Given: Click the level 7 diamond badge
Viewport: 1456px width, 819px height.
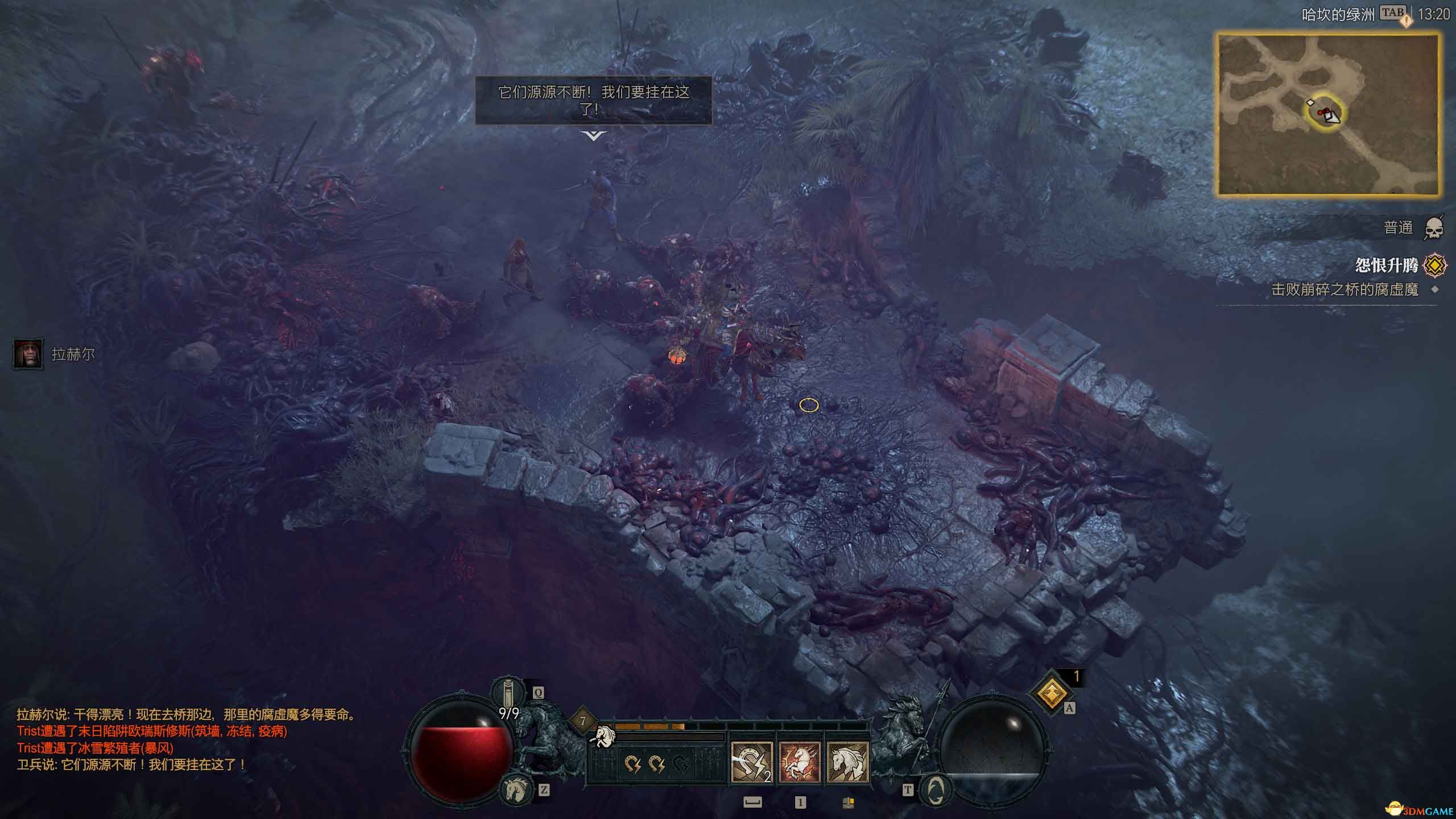Looking at the screenshot, I should pyautogui.click(x=582, y=721).
